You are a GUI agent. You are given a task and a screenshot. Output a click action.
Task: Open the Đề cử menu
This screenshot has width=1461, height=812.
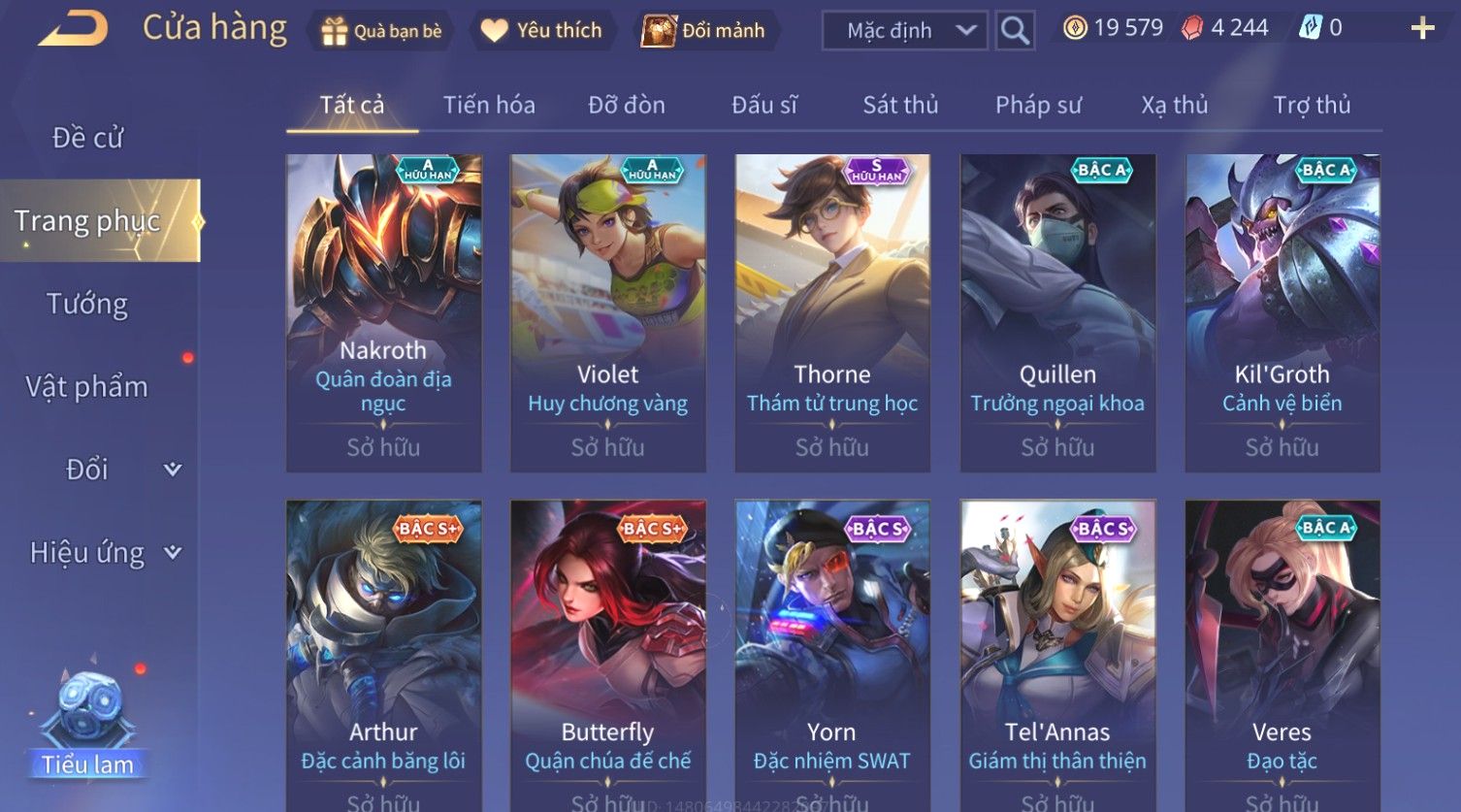(x=87, y=138)
